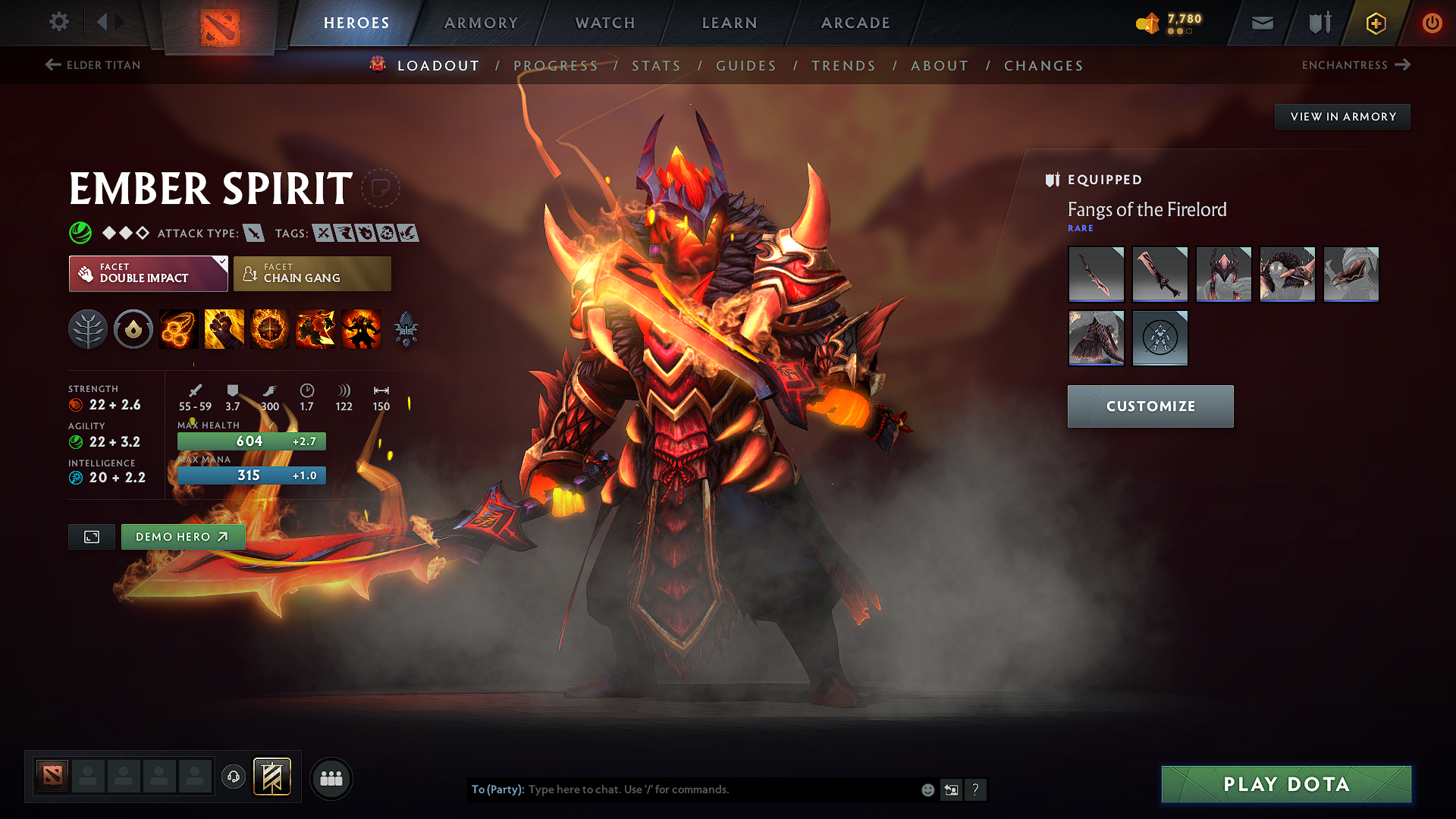Screen dimensions: 1456x819
Task: Click the settings gear icon
Action: click(58, 22)
